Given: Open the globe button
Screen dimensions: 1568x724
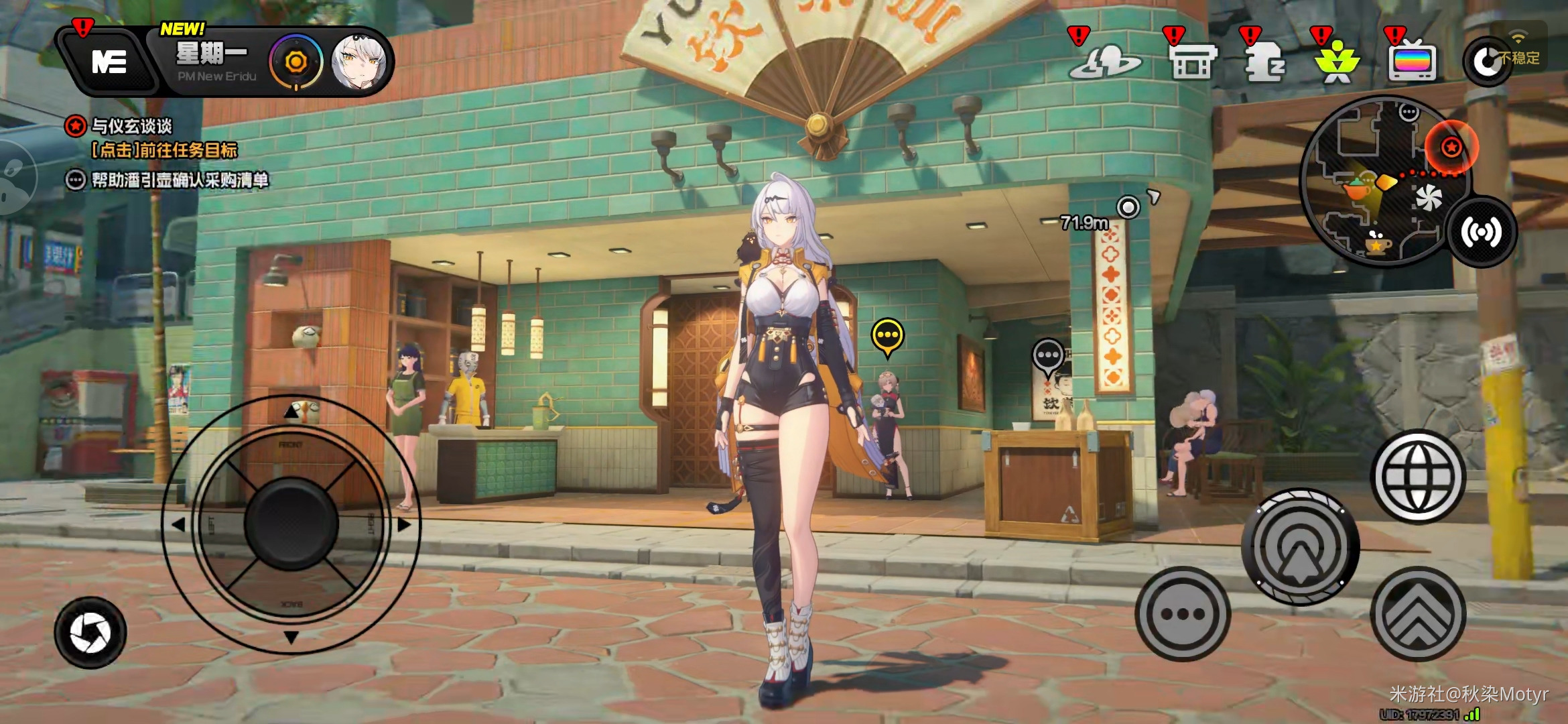Looking at the screenshot, I should click(1419, 477).
